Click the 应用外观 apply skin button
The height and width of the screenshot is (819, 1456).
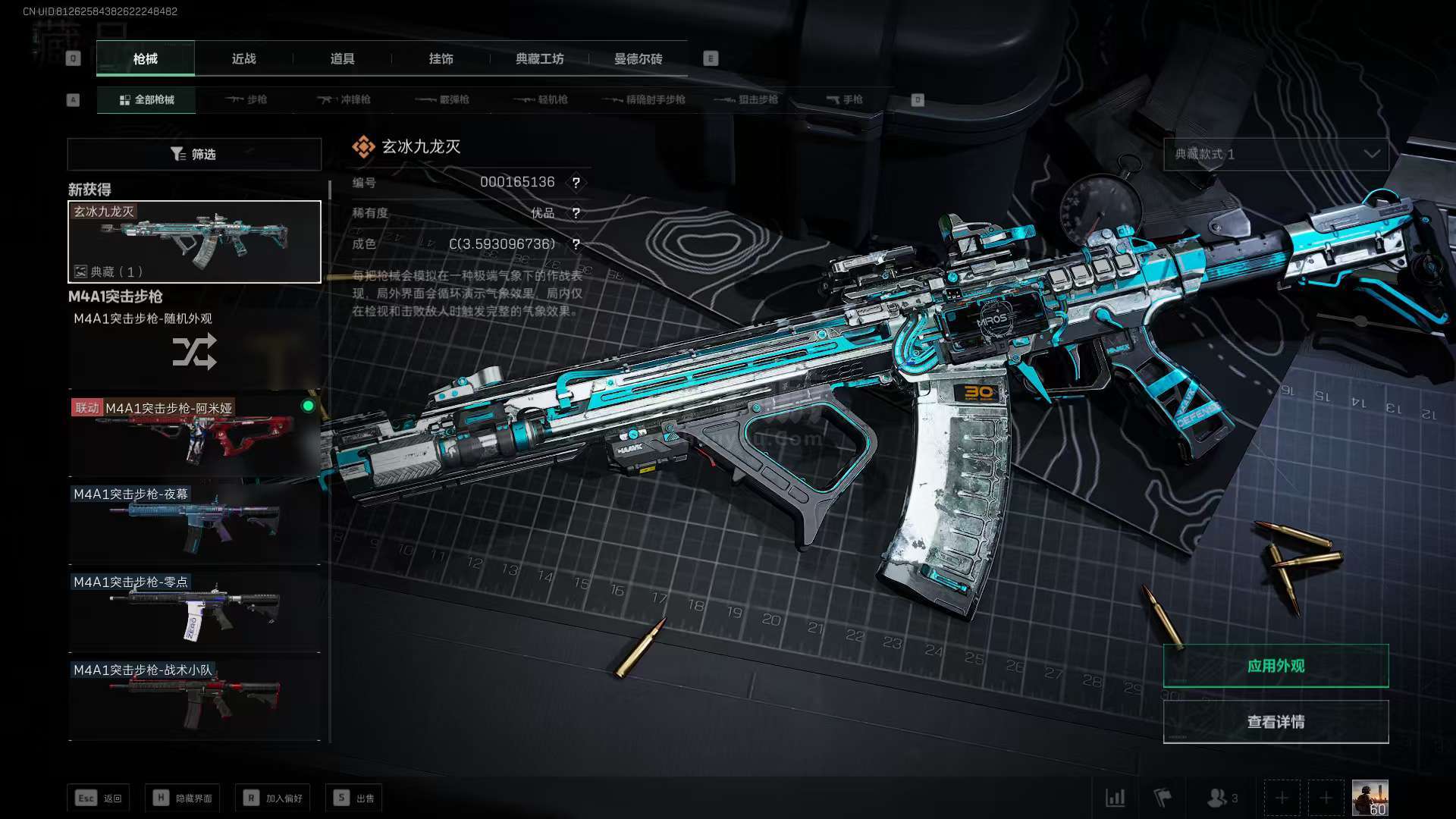click(x=1276, y=666)
